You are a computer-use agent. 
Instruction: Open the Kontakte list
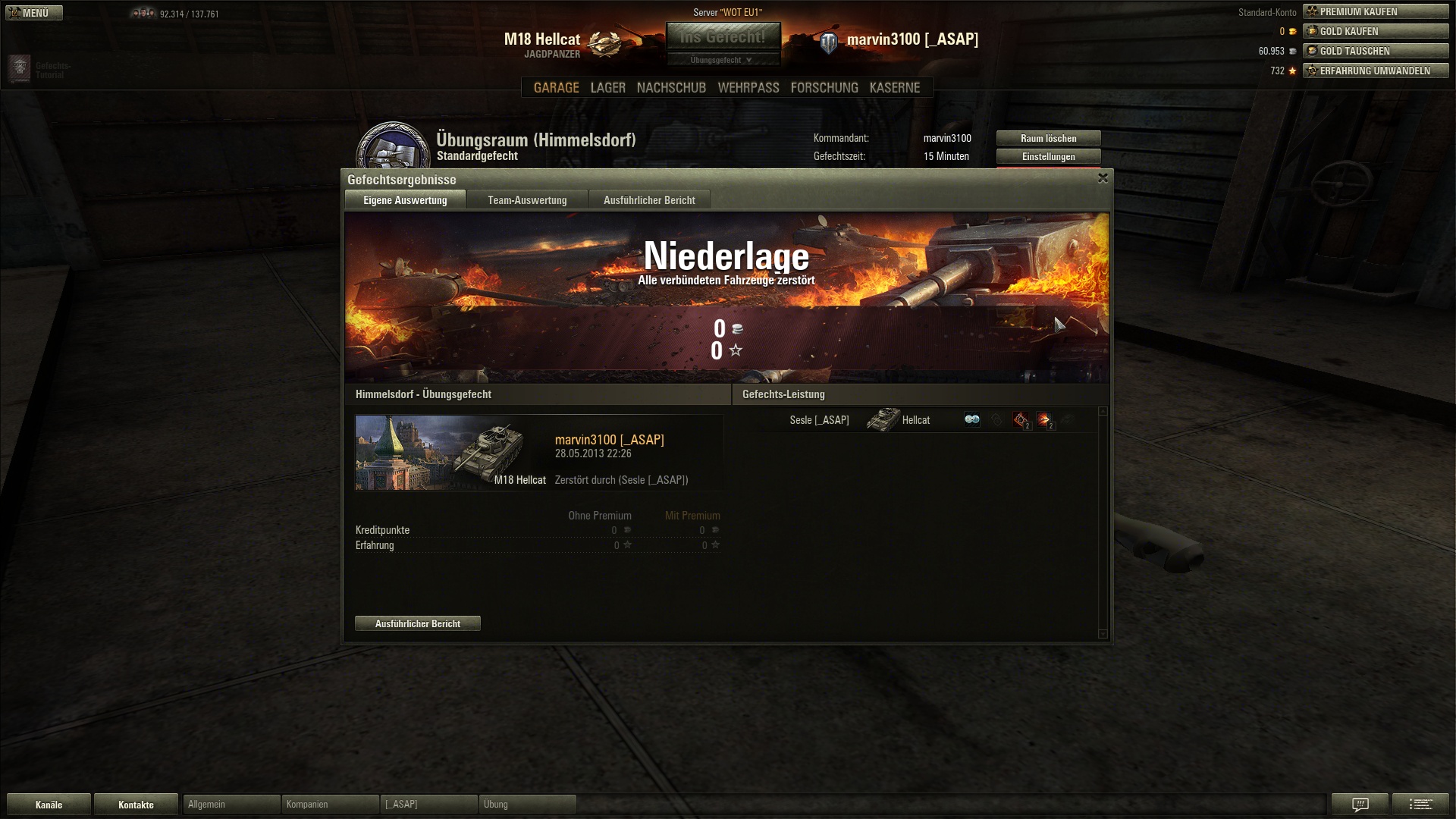coord(136,805)
